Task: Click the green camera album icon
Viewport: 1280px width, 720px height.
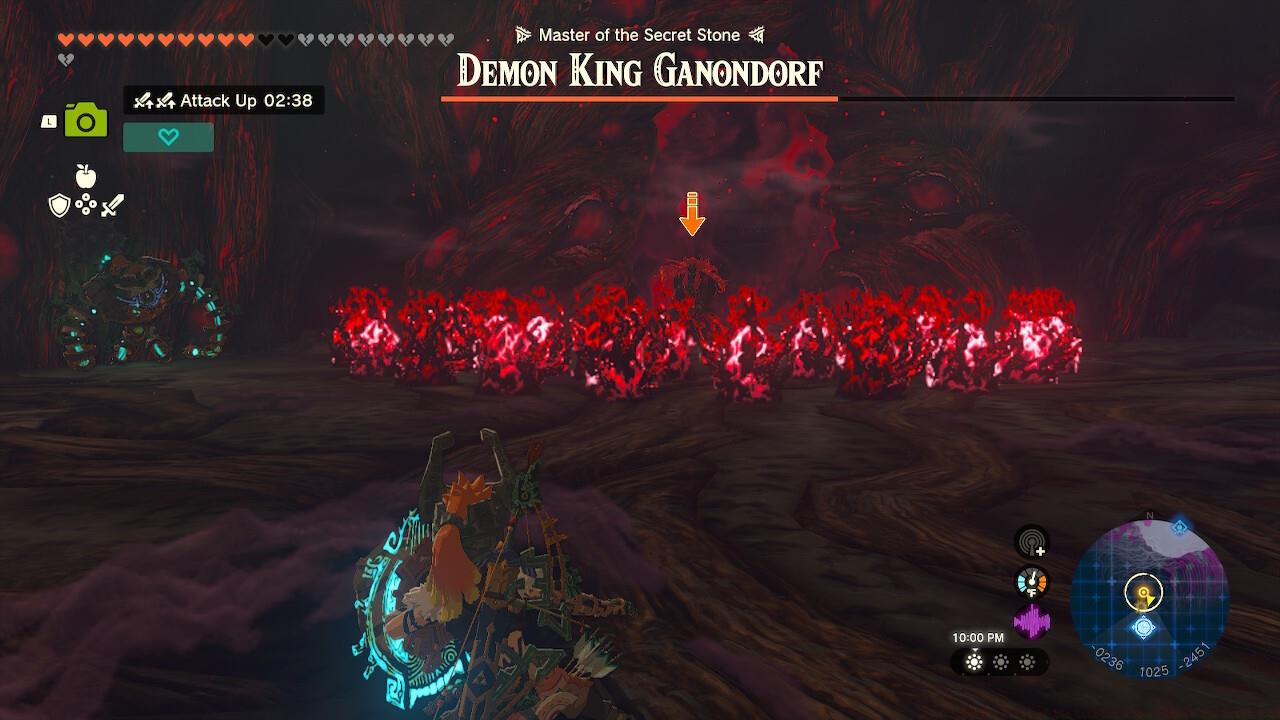Action: pos(87,119)
